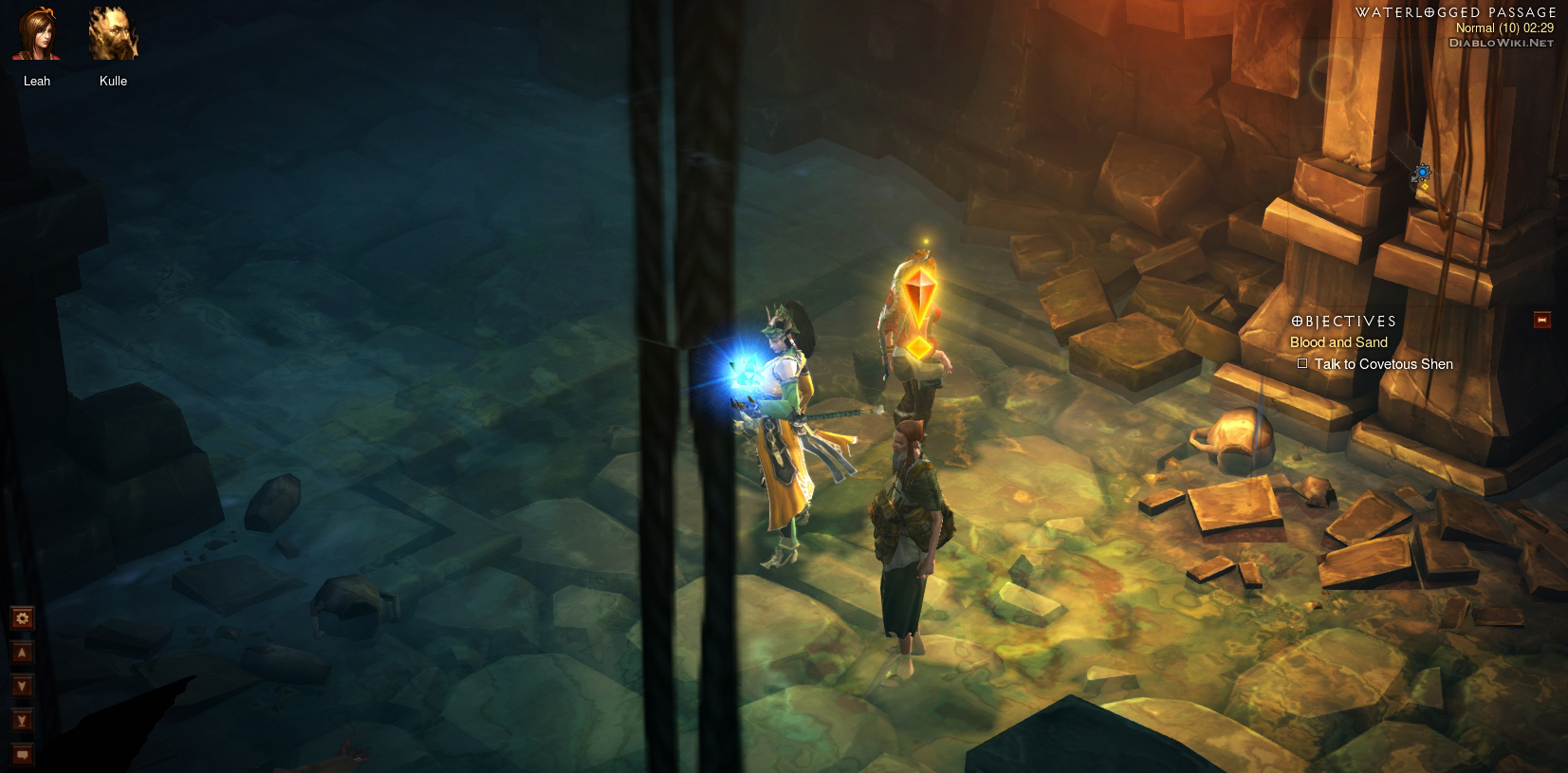This screenshot has width=1568, height=773.
Task: Click the chat scroll-down arrow button
Action: click(x=22, y=686)
